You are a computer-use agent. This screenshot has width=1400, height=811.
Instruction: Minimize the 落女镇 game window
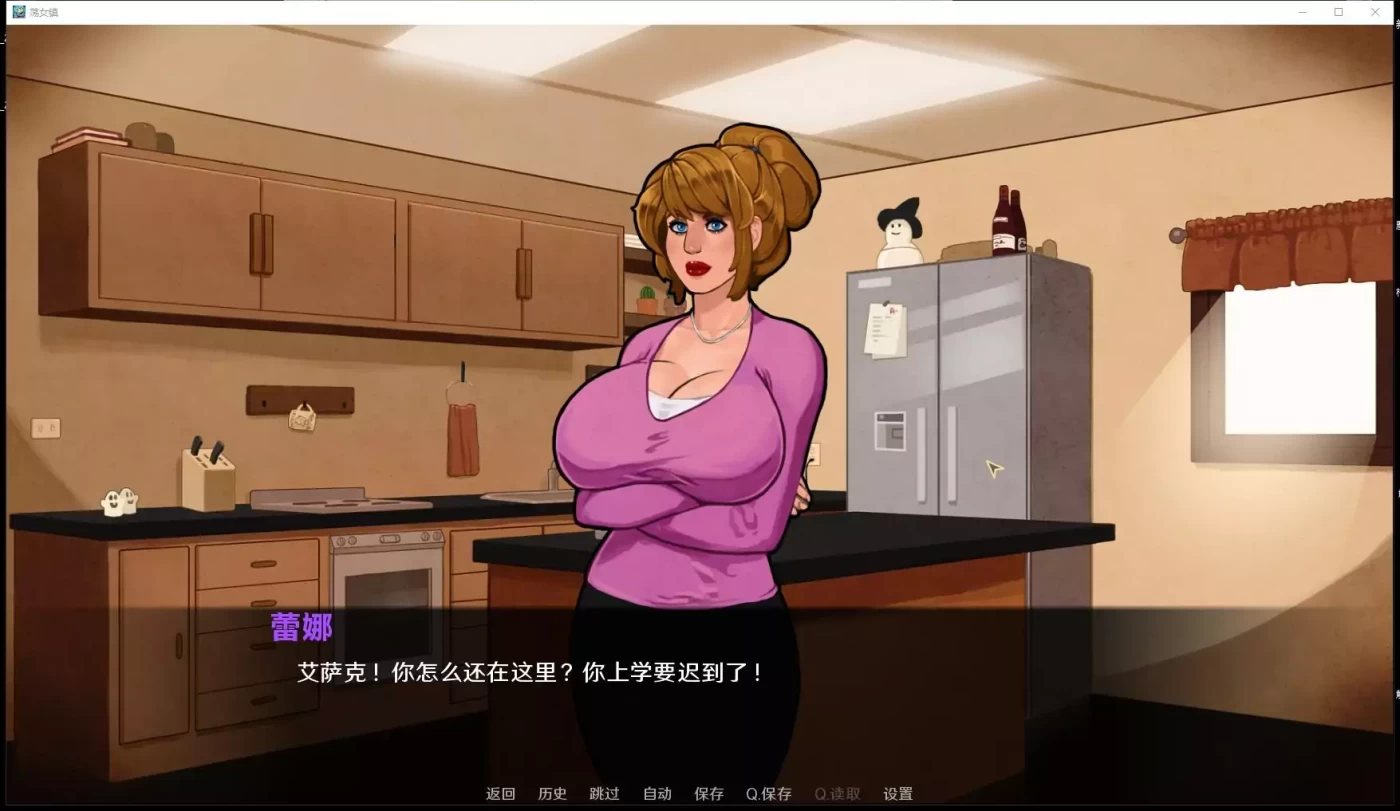coord(1301,11)
